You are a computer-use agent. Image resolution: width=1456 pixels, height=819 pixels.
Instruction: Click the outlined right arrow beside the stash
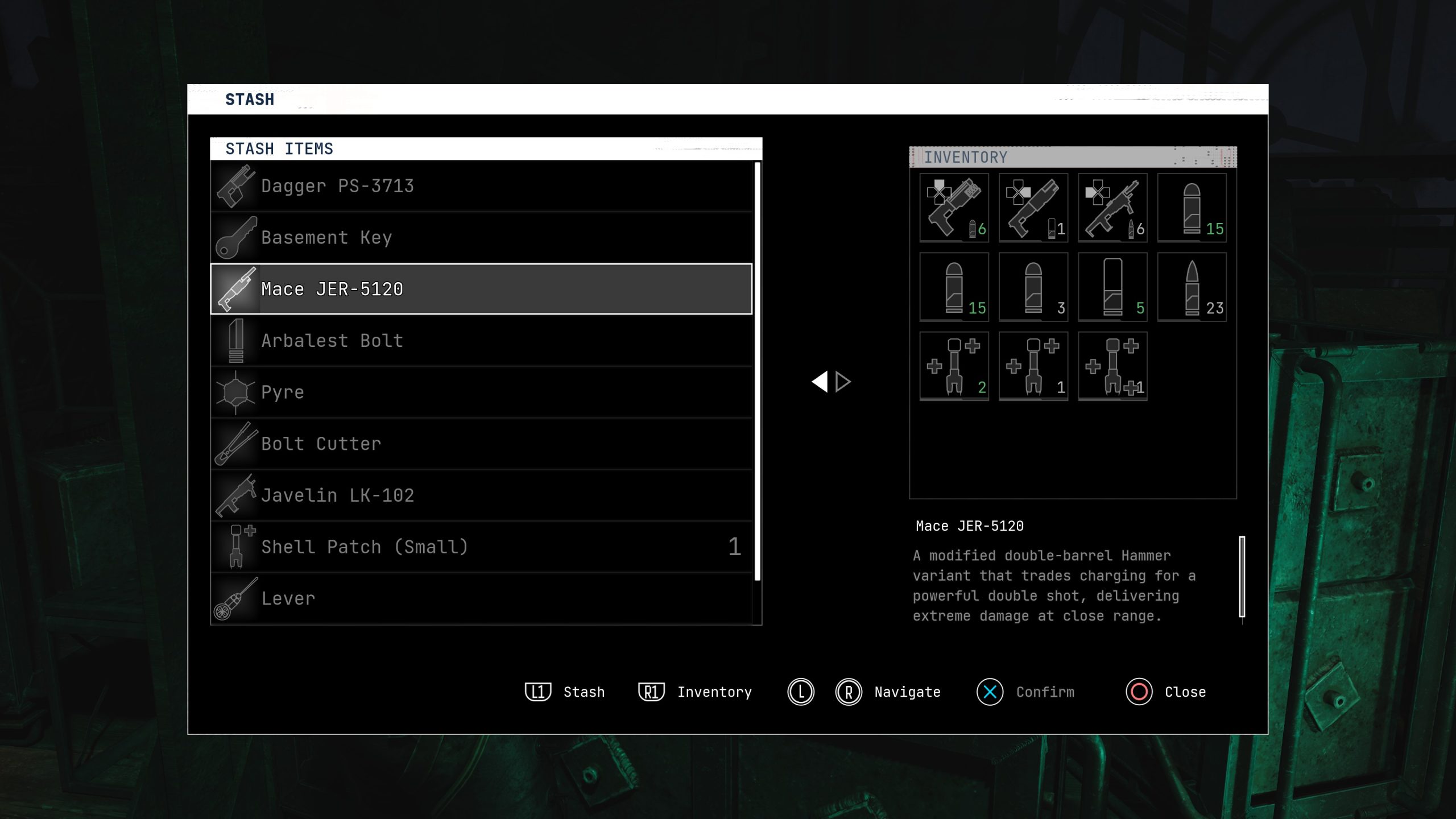click(843, 382)
